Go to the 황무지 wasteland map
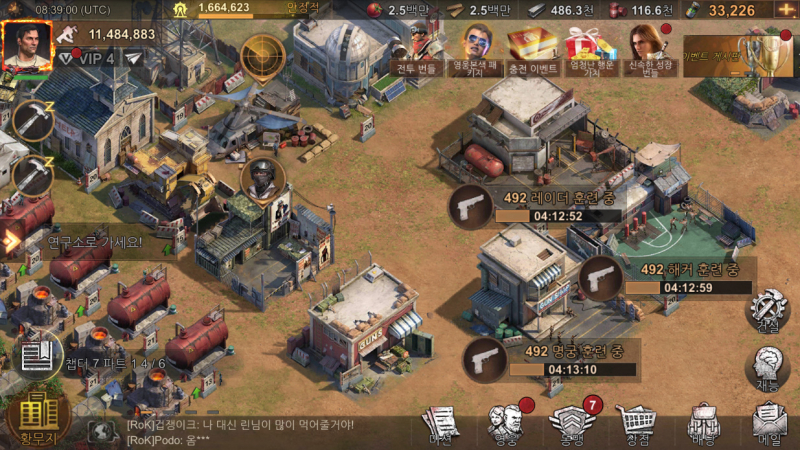Image resolution: width=800 pixels, height=450 pixels. [37, 416]
